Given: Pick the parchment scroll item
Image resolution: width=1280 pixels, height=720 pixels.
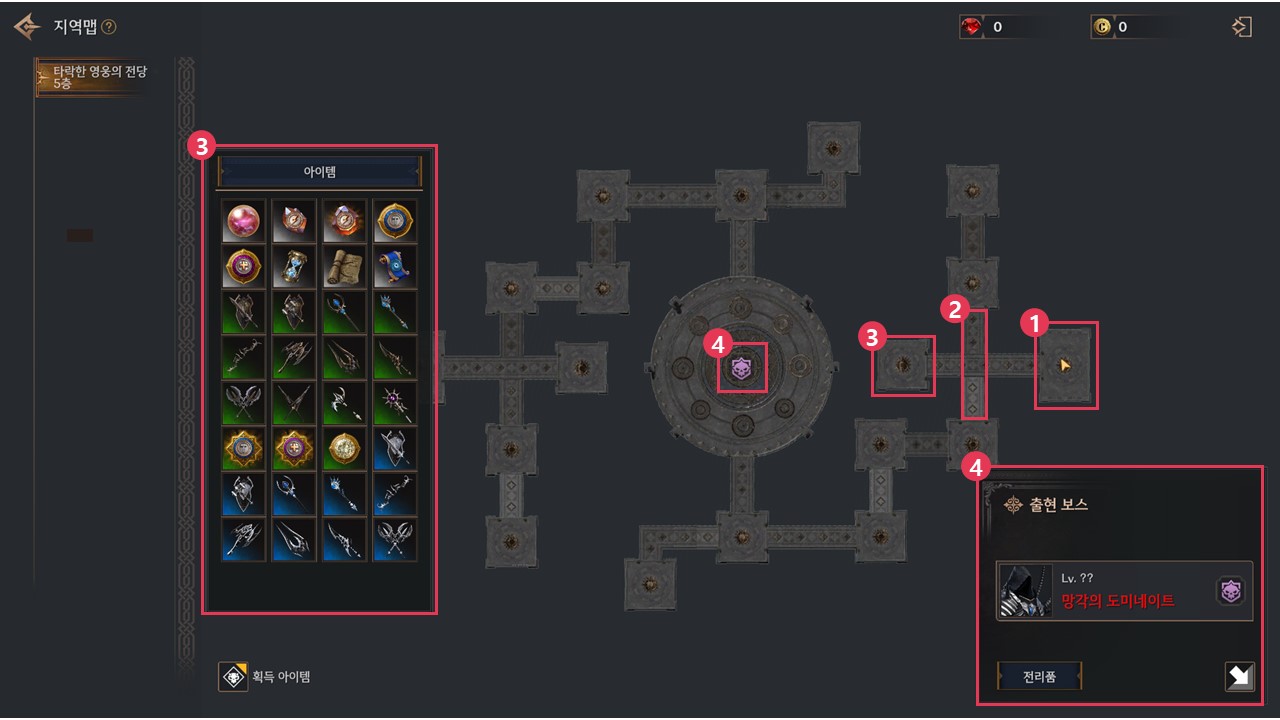Looking at the screenshot, I should 345,266.
